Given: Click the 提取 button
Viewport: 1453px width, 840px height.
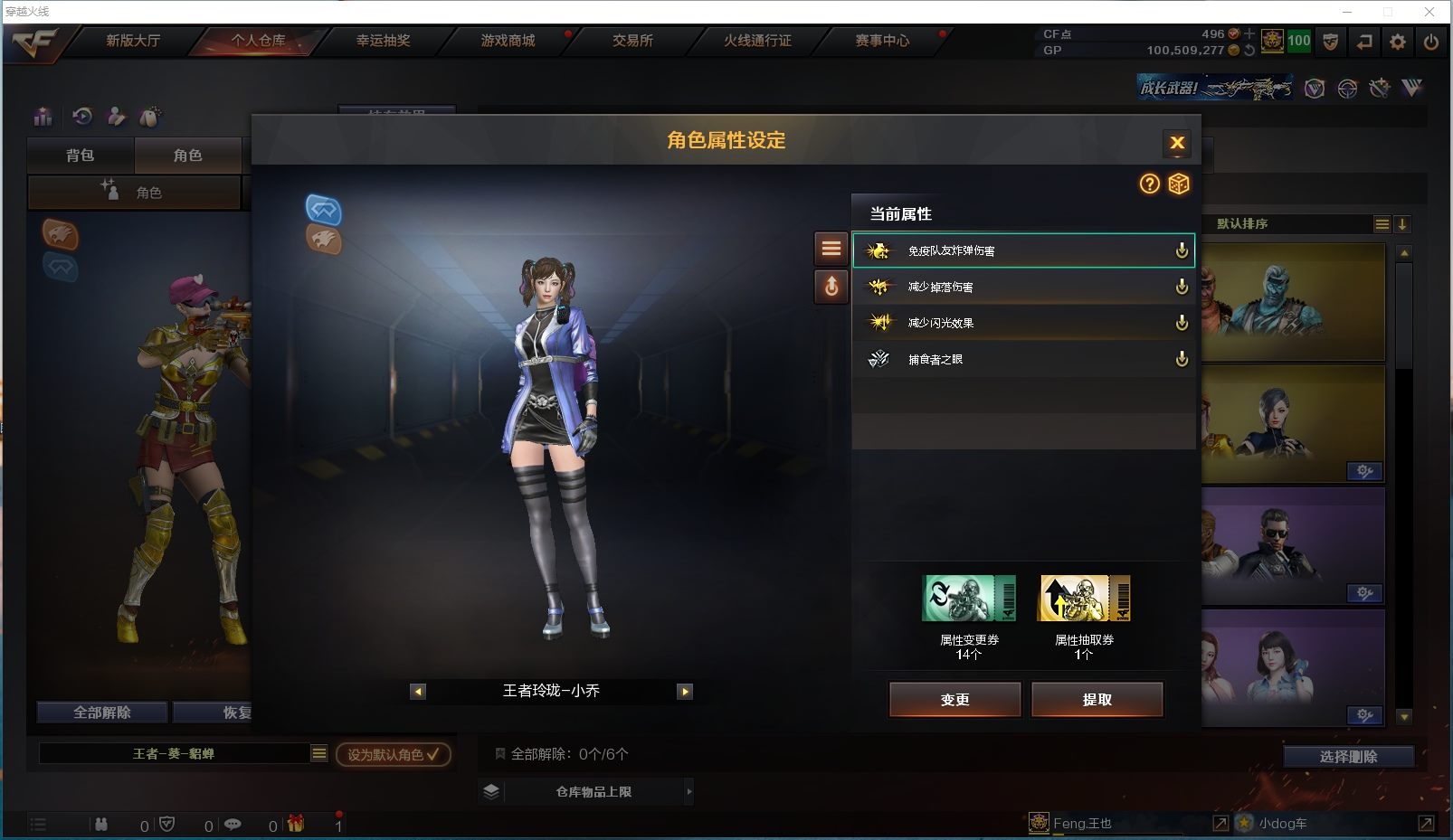Looking at the screenshot, I should 1097,699.
